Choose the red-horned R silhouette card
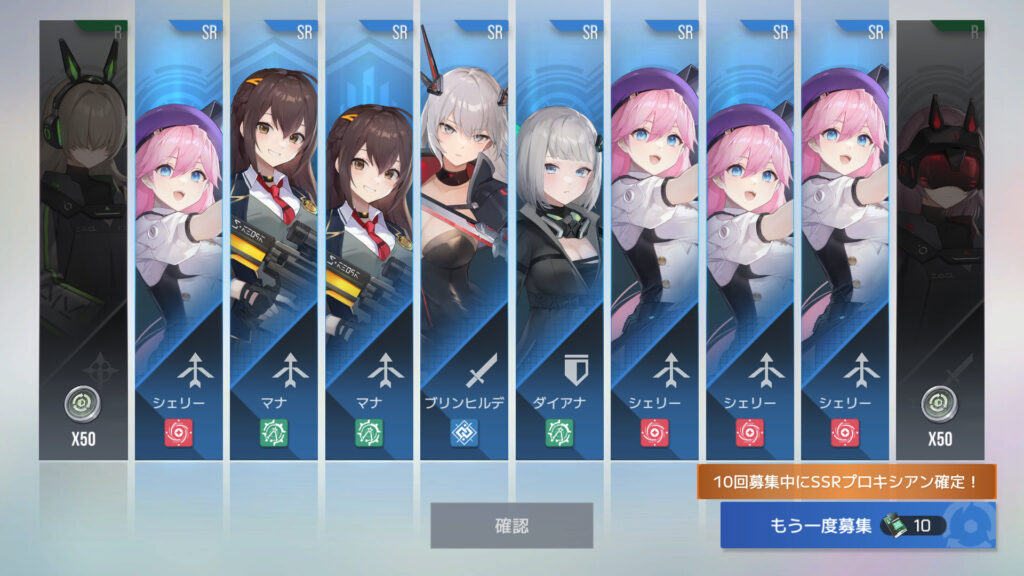Viewport: 1024px width, 576px height. point(939,240)
